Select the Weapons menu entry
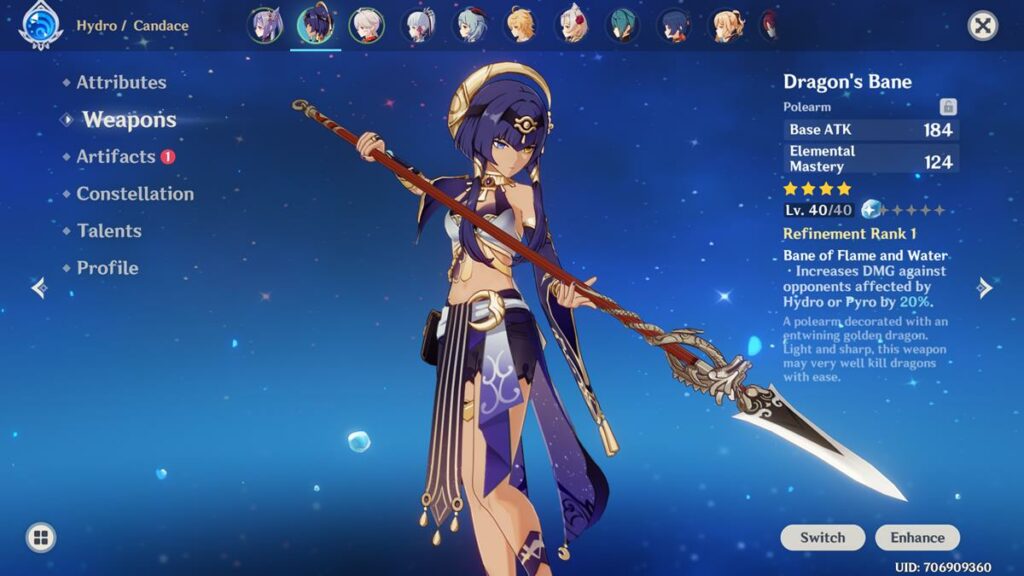1024x576 pixels. tap(129, 120)
